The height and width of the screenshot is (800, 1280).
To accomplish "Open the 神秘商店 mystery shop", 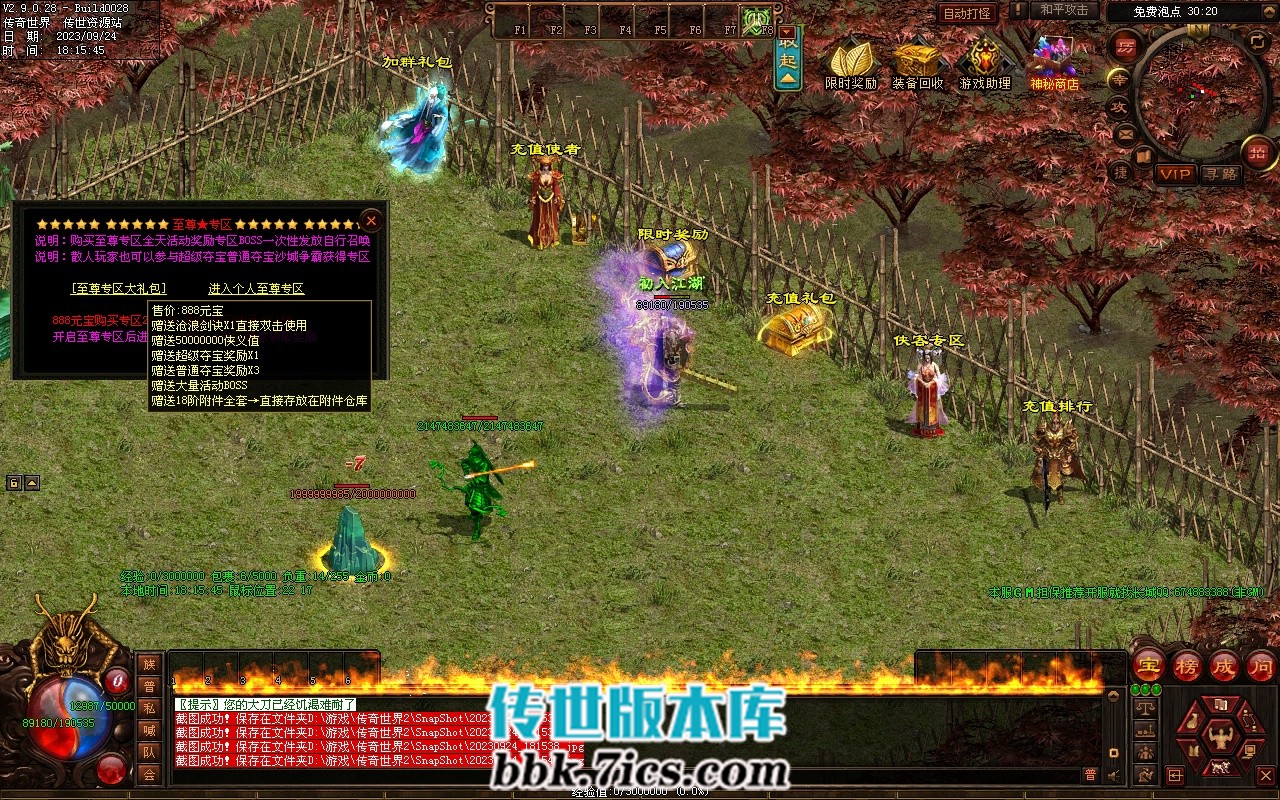I will click(x=1055, y=62).
